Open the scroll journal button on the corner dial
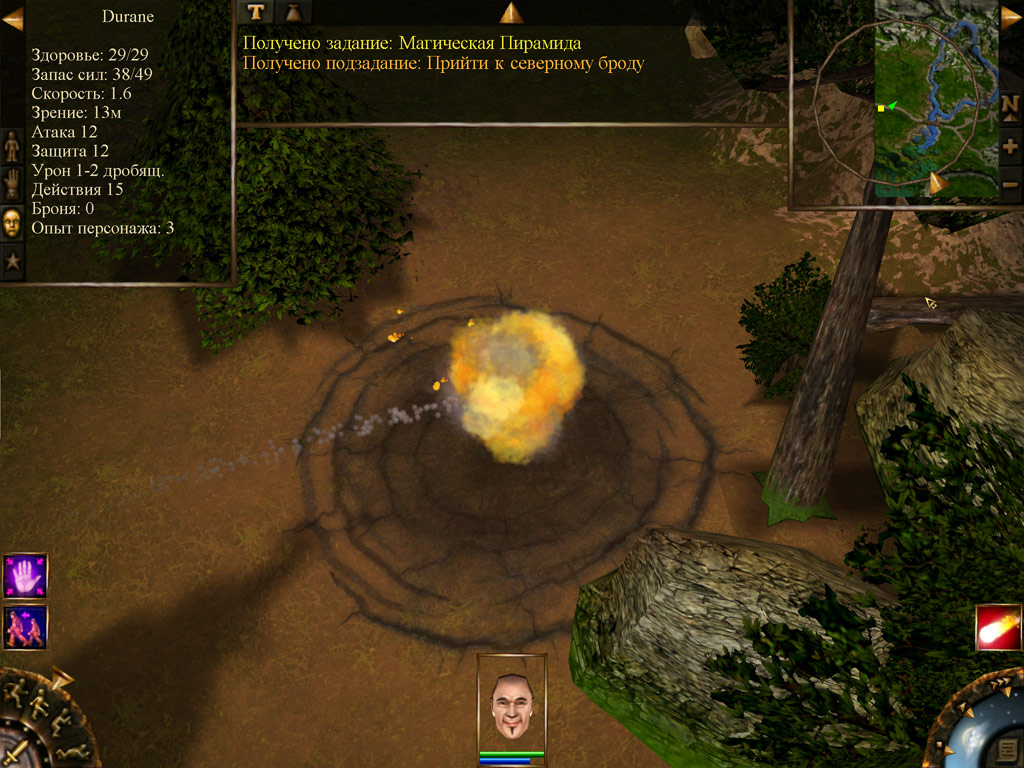The width and height of the screenshot is (1024, 768). coord(1007,750)
